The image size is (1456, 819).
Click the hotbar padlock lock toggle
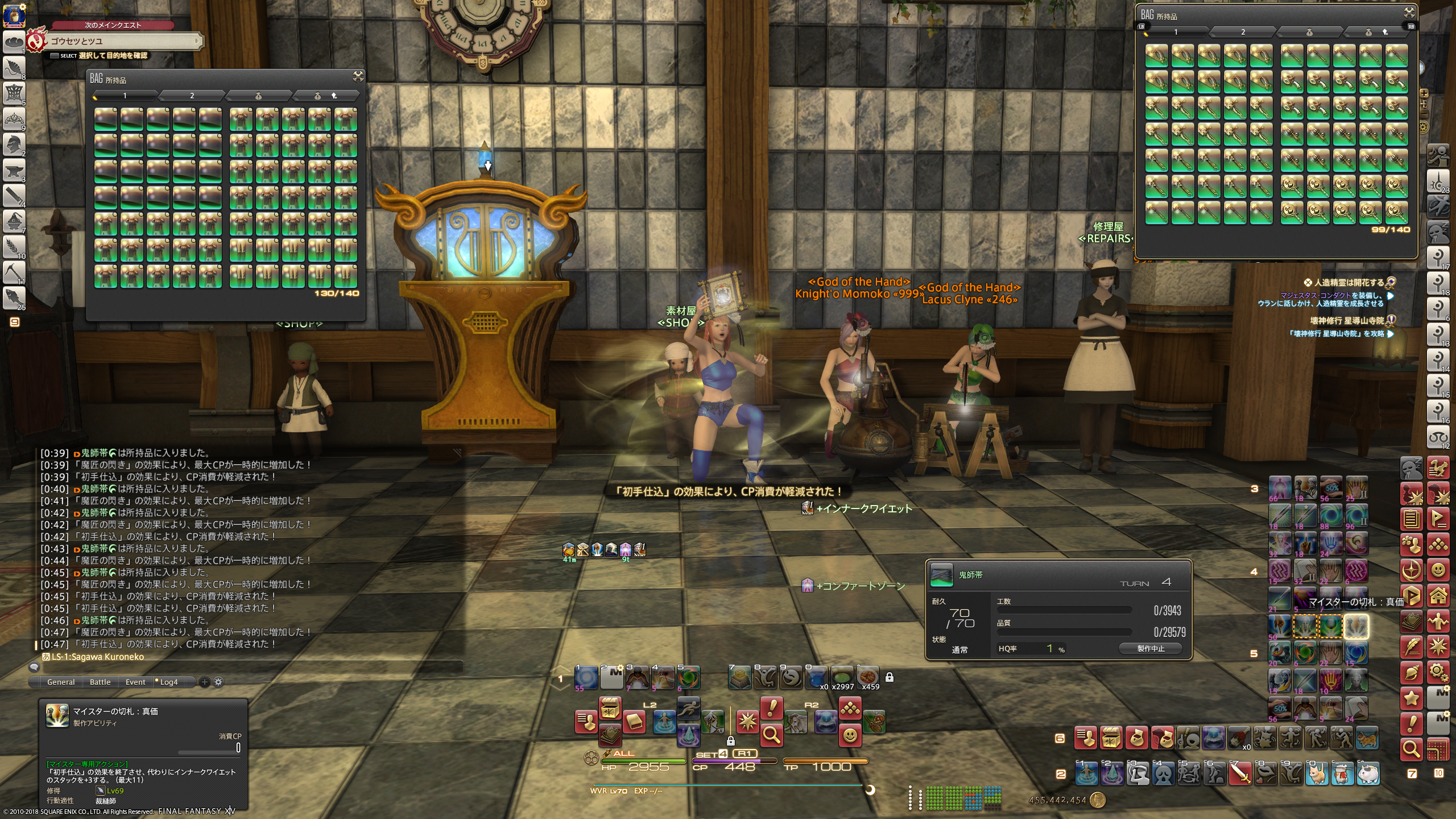(890, 677)
